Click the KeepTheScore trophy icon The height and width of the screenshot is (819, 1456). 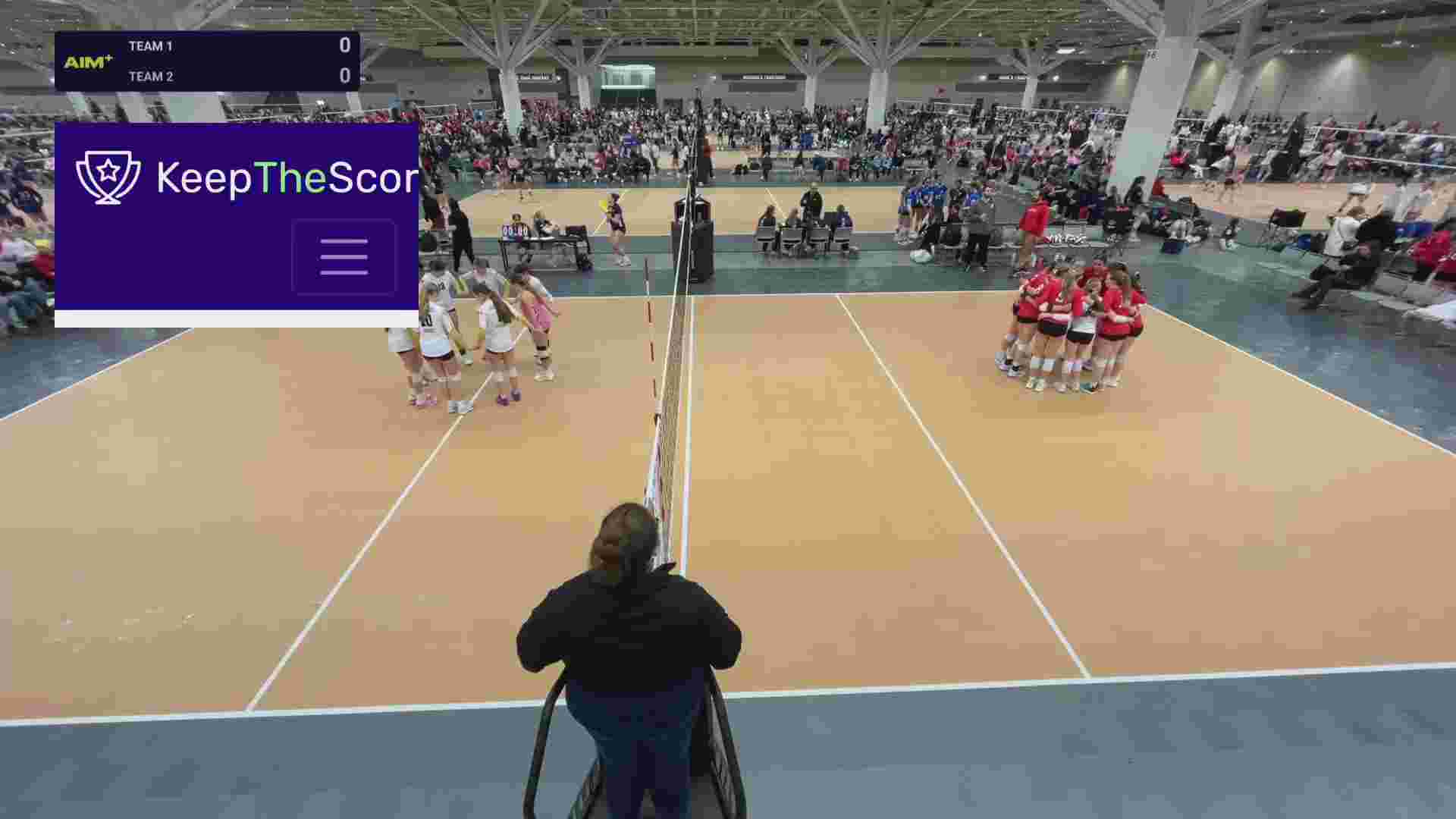coord(108,176)
